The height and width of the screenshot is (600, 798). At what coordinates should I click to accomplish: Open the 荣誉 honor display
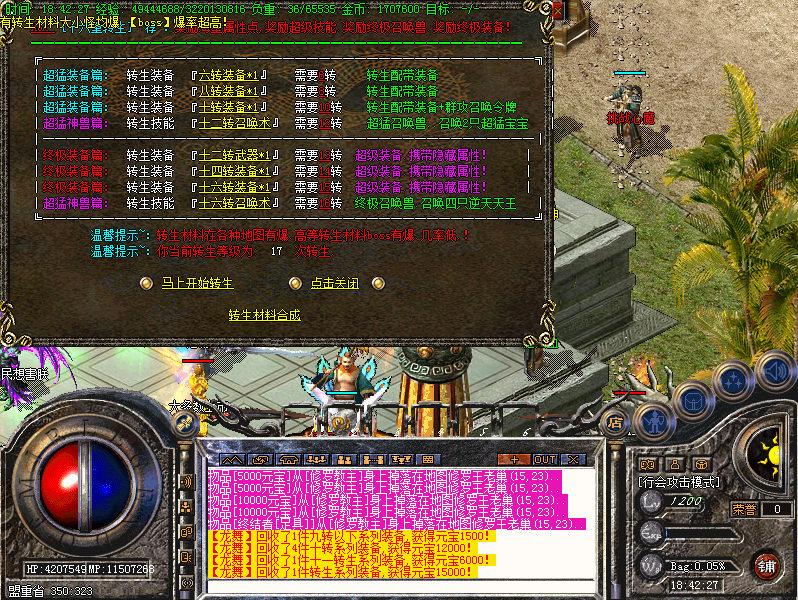click(x=744, y=509)
